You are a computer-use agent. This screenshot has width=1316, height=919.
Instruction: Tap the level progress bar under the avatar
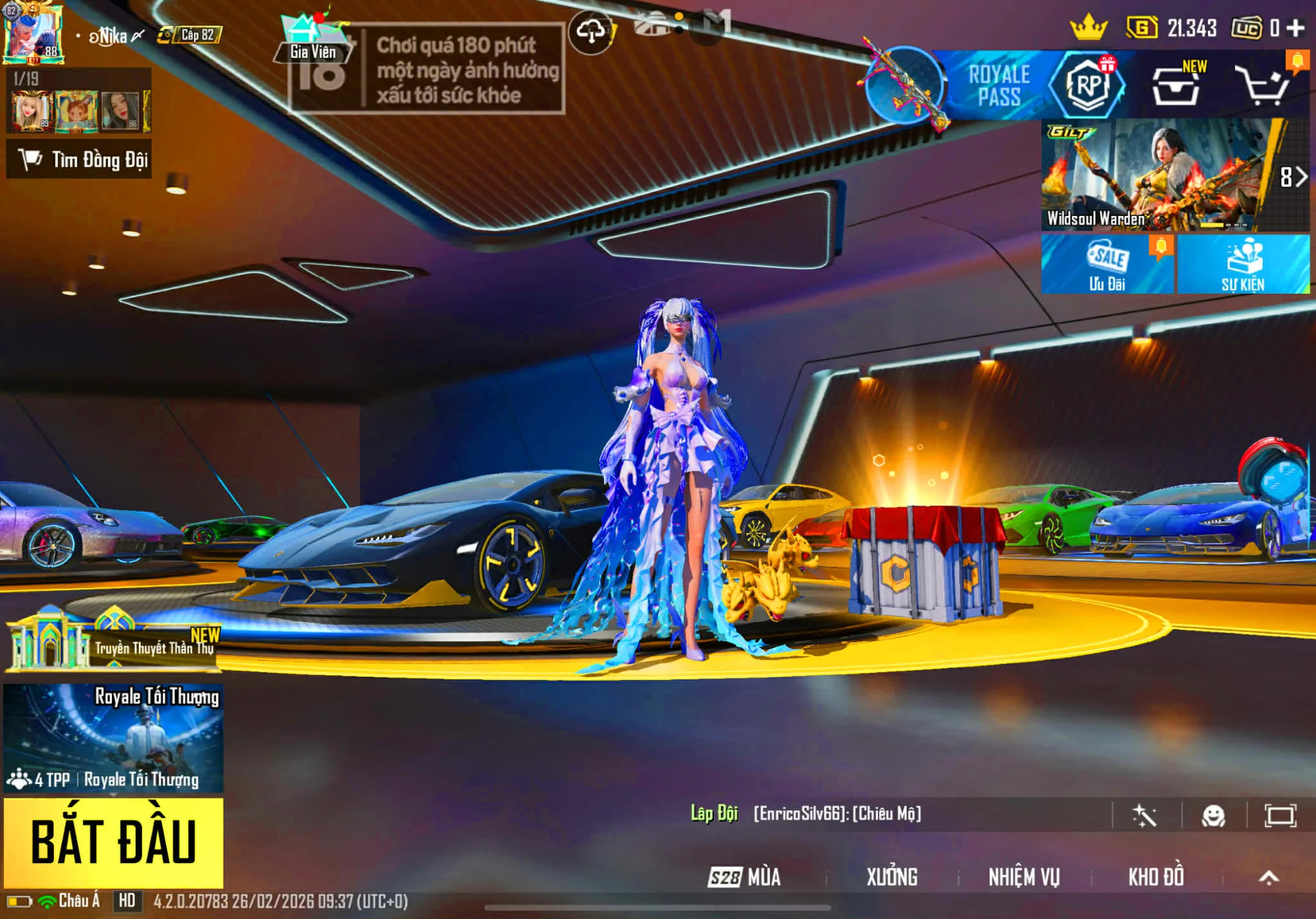[32, 59]
